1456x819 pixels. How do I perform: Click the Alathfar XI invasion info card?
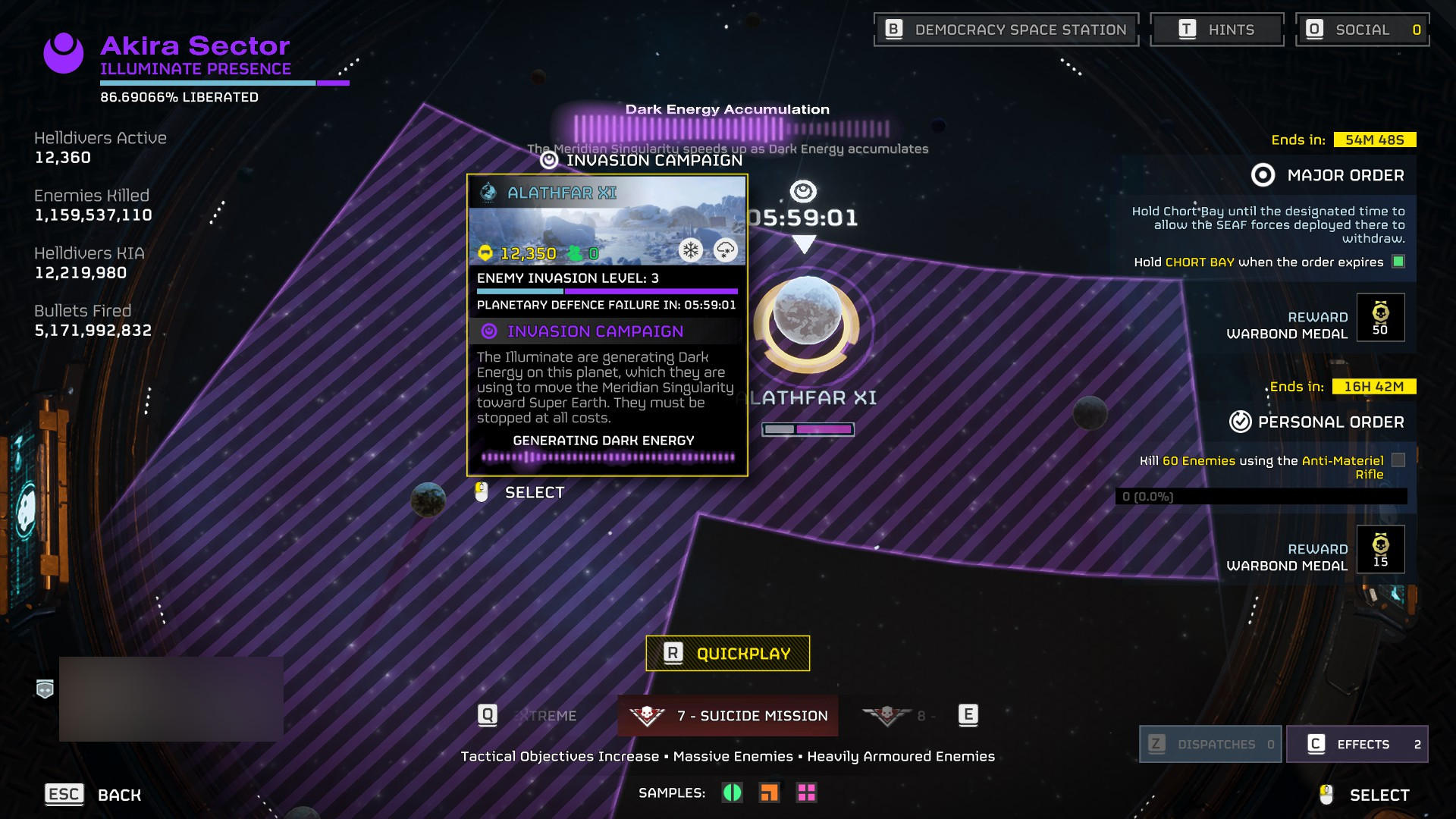click(607, 325)
